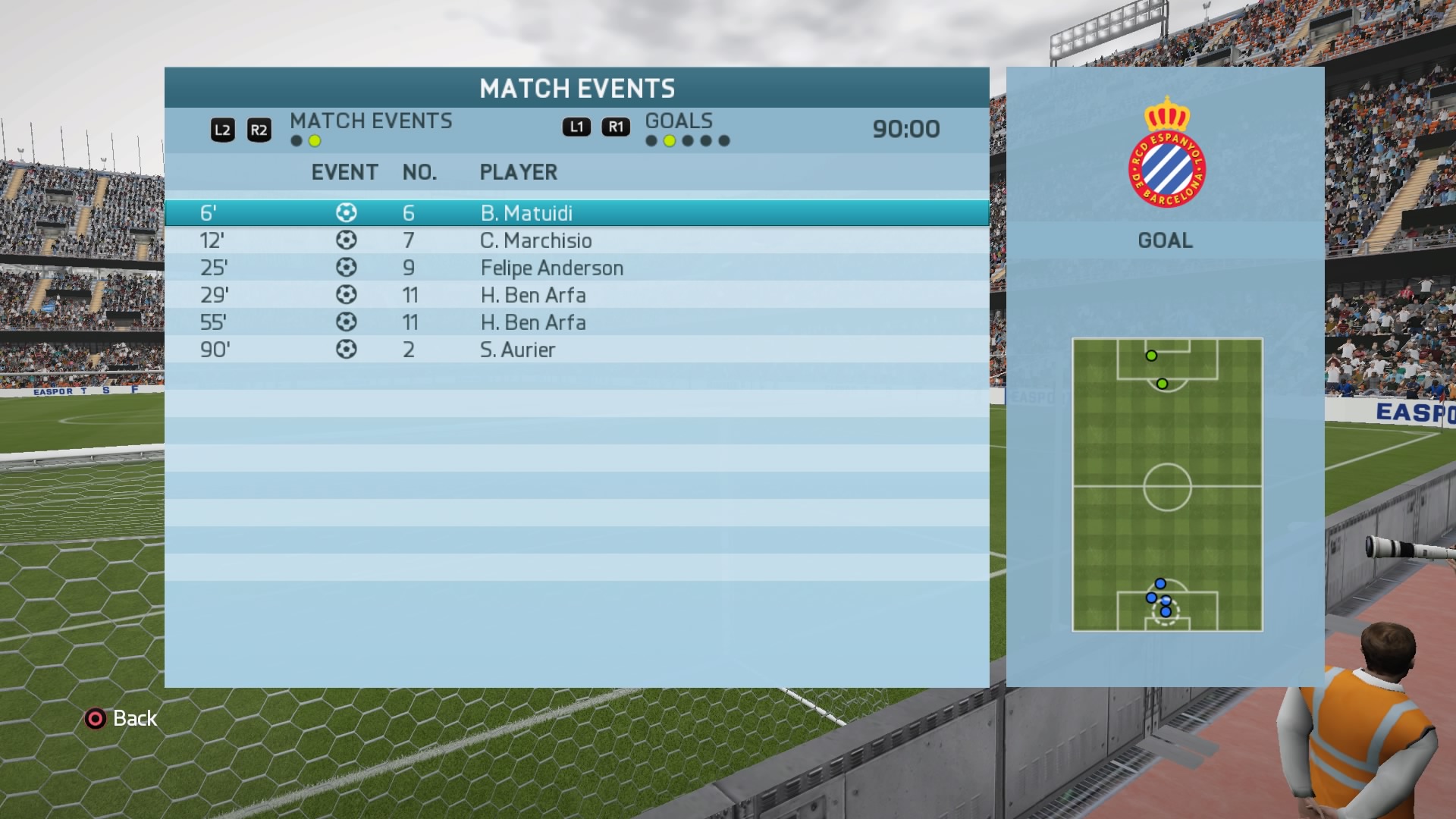1456x819 pixels.
Task: Choose C. Marchisio's 12' goal event
Action: pyautogui.click(x=576, y=240)
